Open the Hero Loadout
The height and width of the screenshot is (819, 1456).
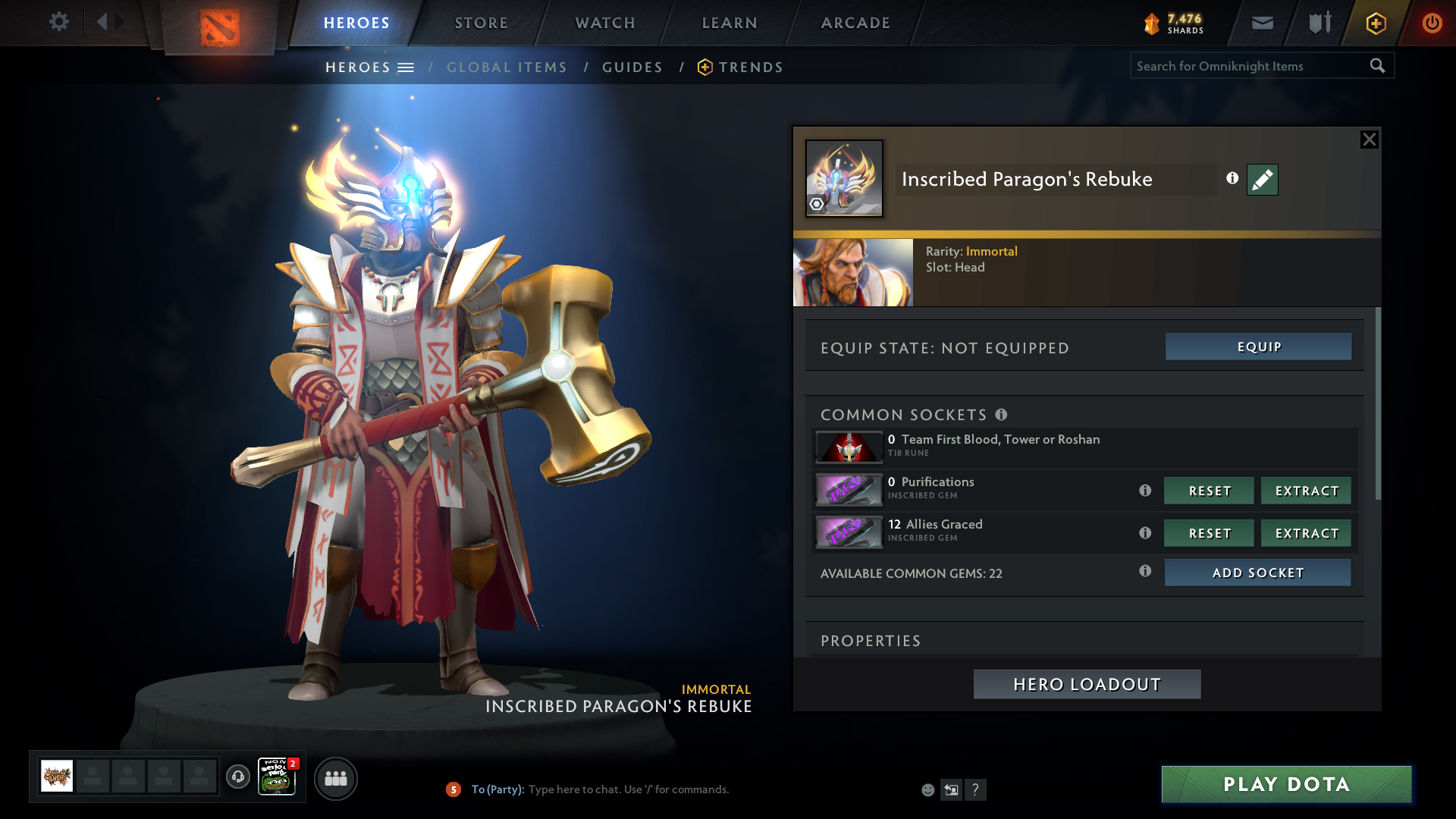1087,684
